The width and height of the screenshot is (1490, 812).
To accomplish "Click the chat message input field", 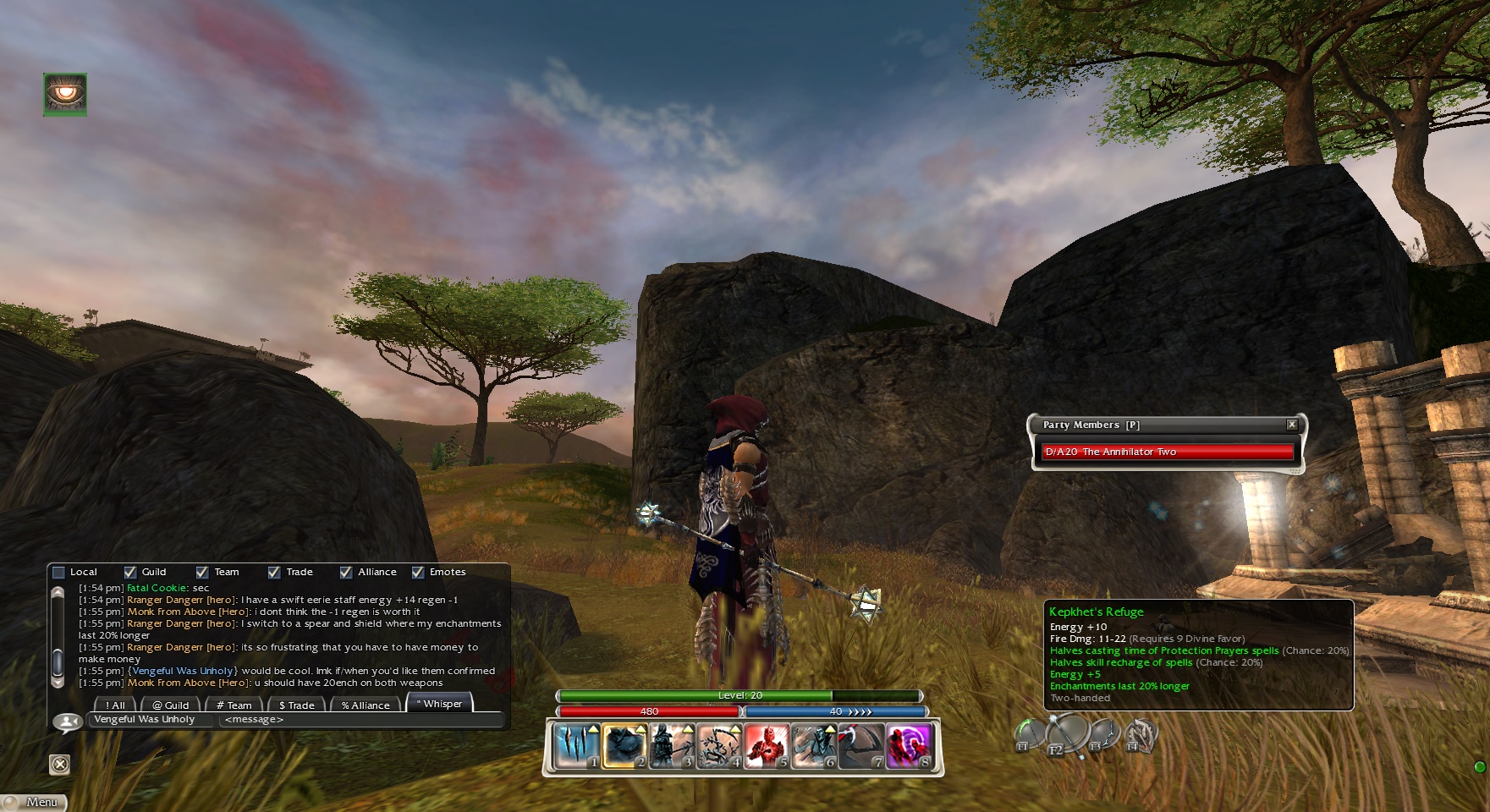I will (360, 720).
